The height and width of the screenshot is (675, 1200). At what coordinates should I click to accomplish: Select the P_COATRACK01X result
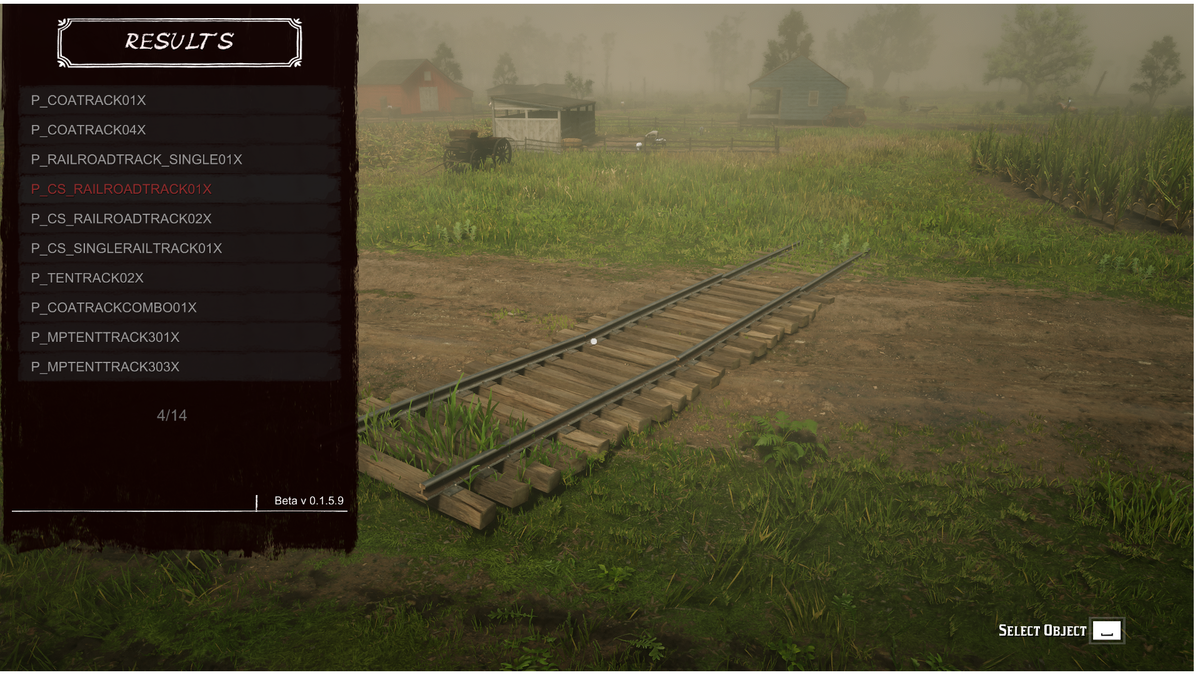pyautogui.click(x=180, y=100)
